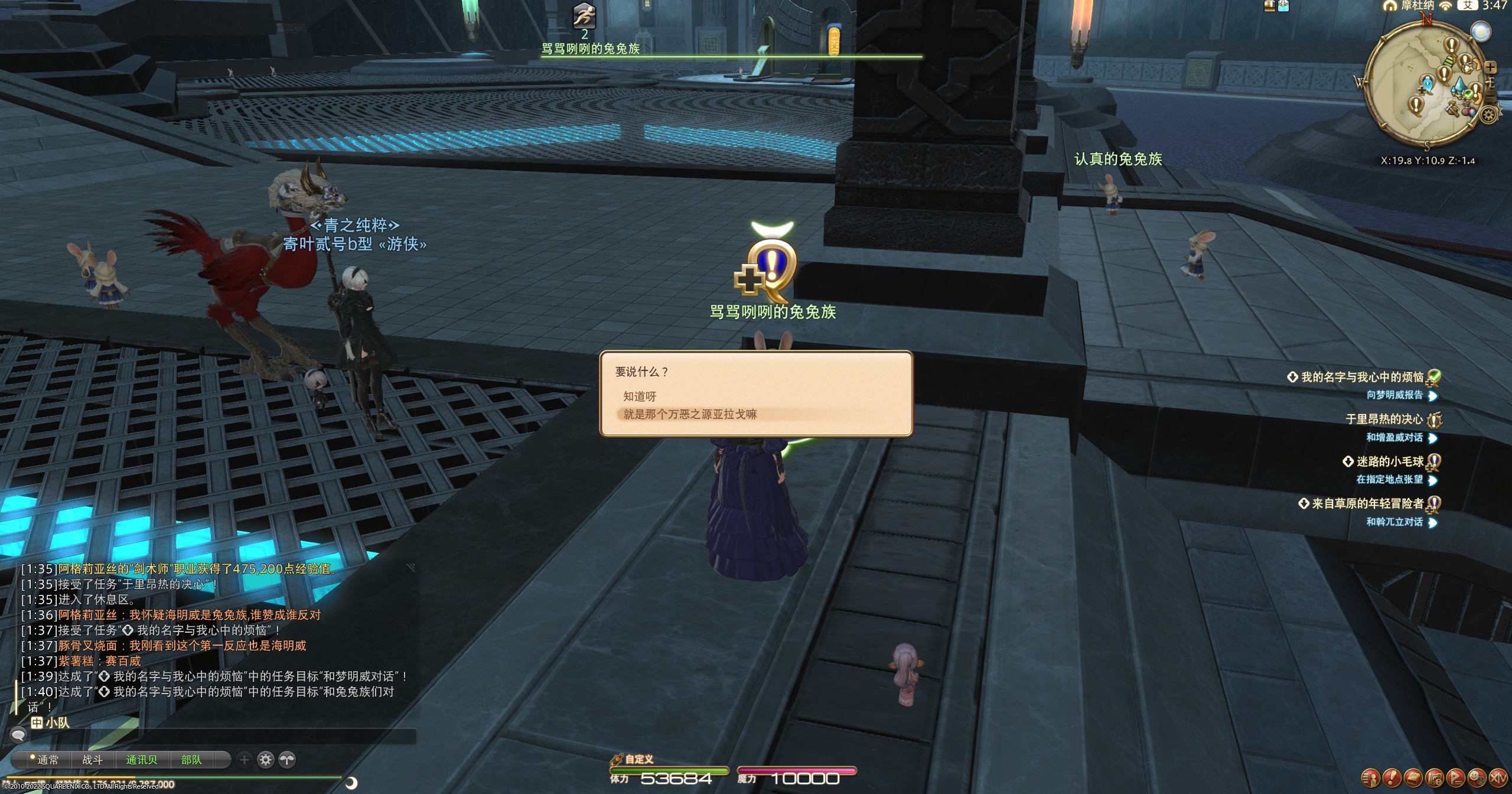Viewport: 1512px width, 794px height.
Task: Select the 于里昂热的决心 quest entry
Action: point(1384,419)
